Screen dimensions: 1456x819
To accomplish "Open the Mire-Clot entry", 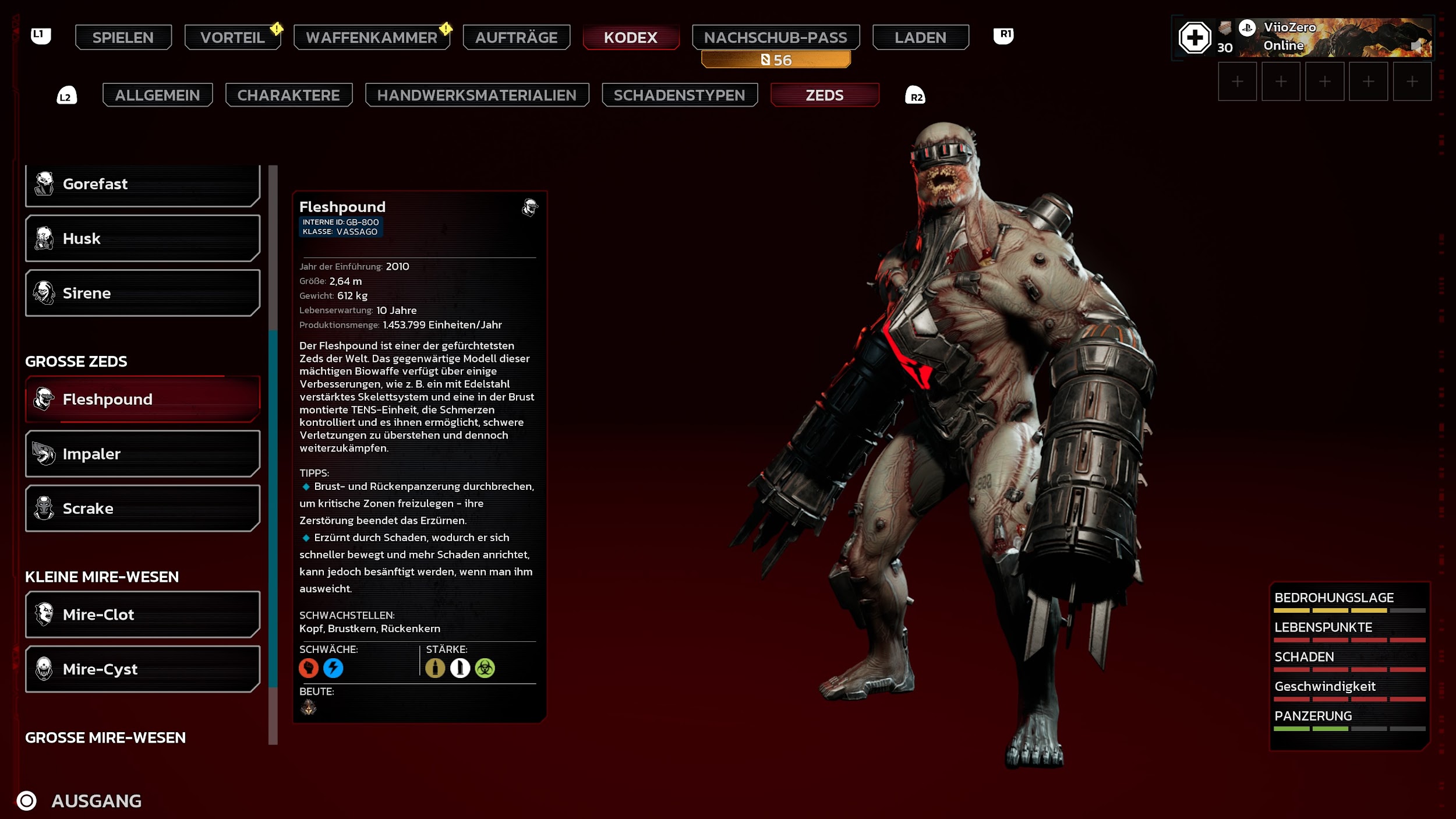I will [142, 615].
